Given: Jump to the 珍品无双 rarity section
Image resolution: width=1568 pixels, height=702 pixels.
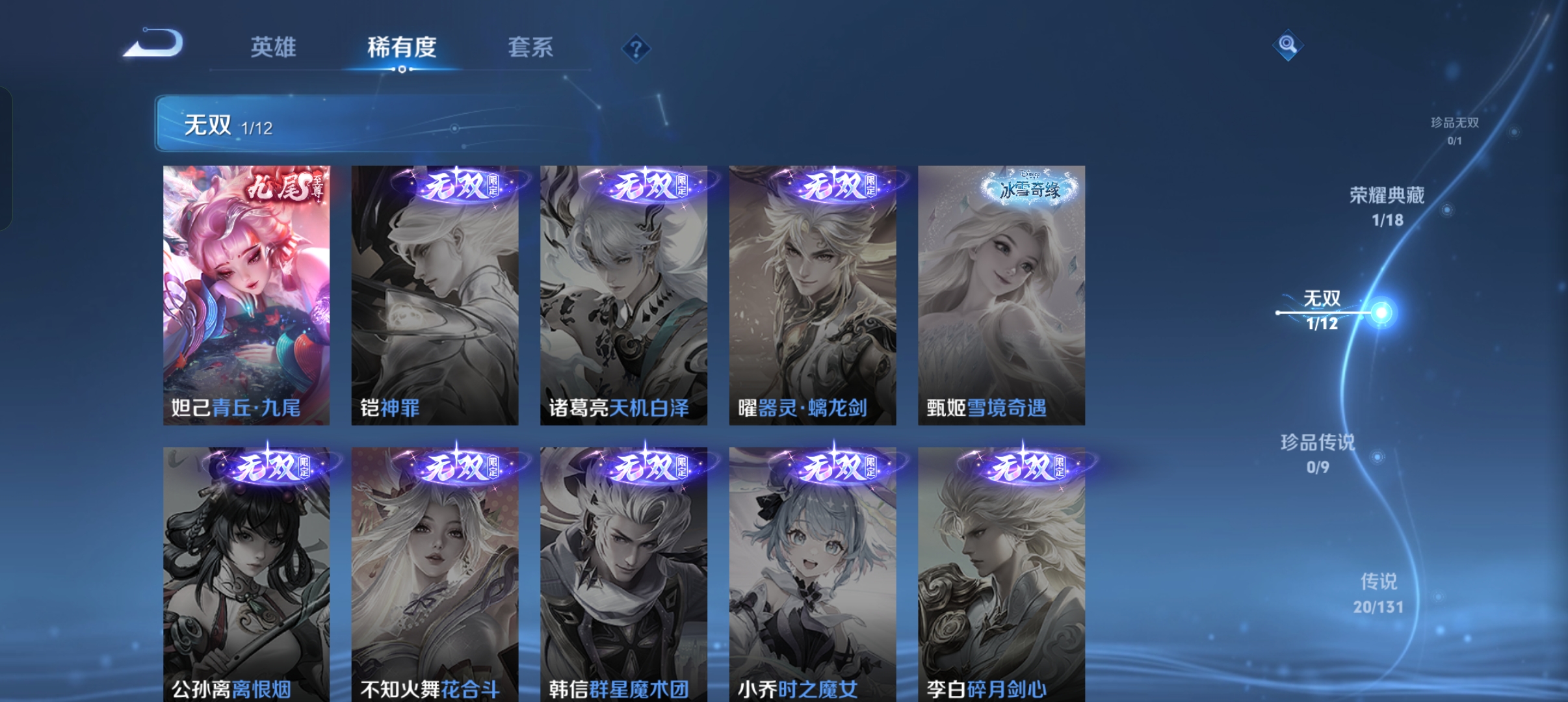Looking at the screenshot, I should pos(1455,130).
